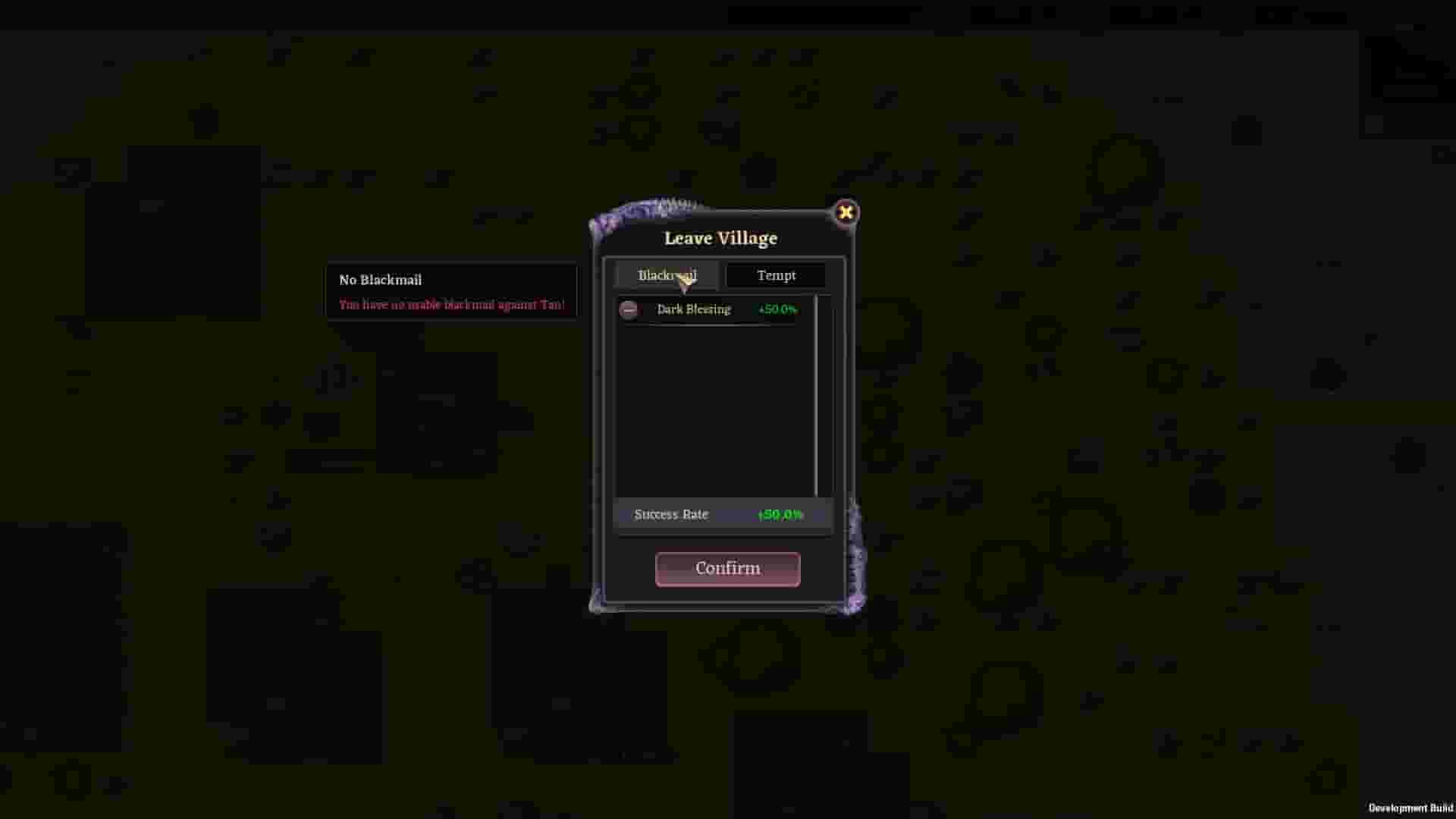This screenshot has height=819, width=1456.
Task: Switch to the Tempt tab
Action: click(776, 275)
